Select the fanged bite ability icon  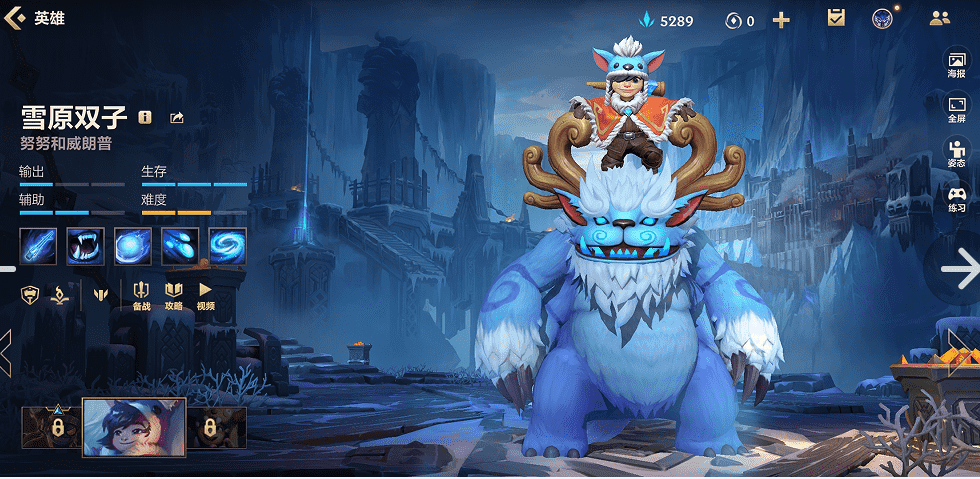click(85, 246)
